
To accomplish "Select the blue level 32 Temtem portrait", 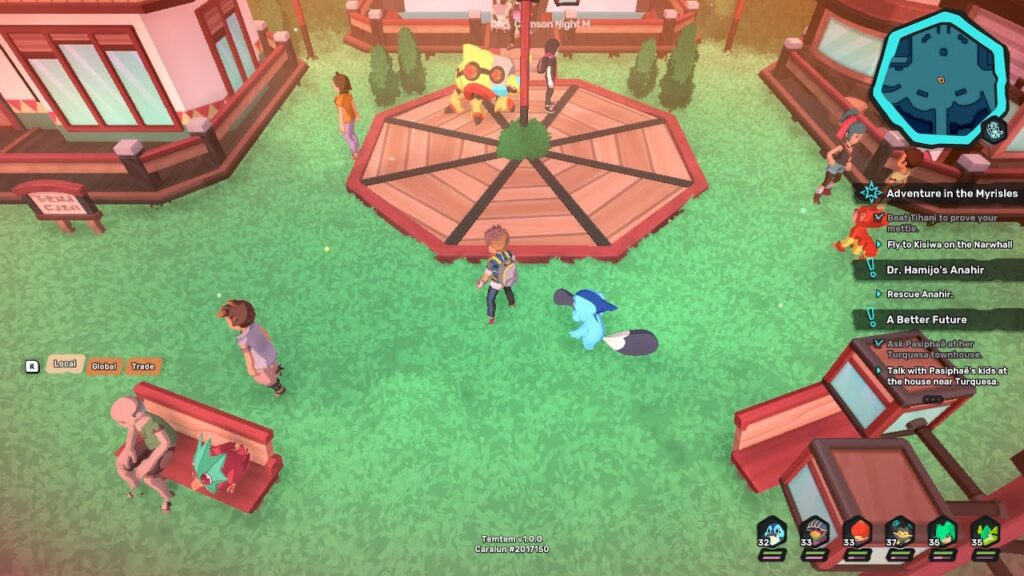I will coord(771,532).
